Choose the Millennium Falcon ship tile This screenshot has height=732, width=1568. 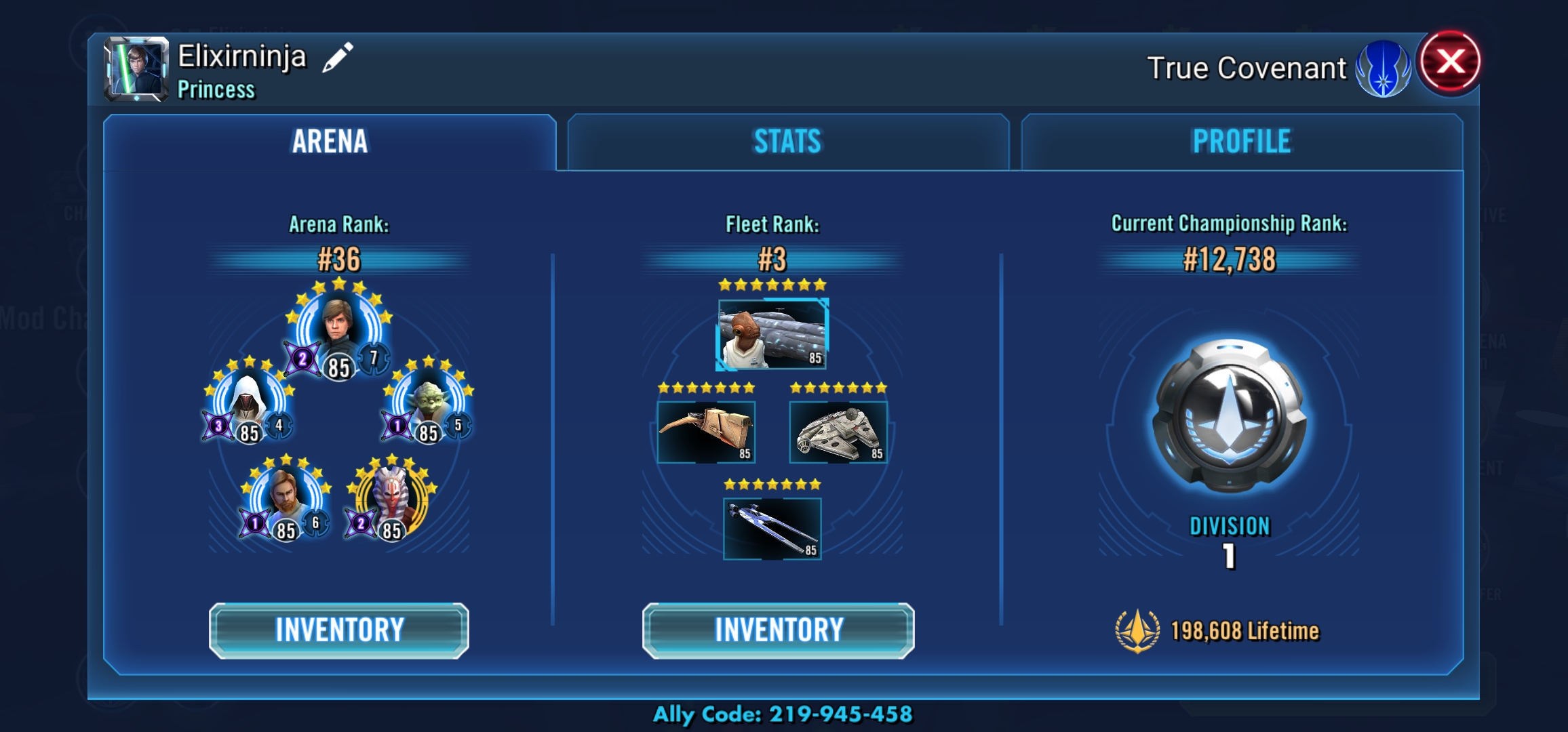point(838,432)
